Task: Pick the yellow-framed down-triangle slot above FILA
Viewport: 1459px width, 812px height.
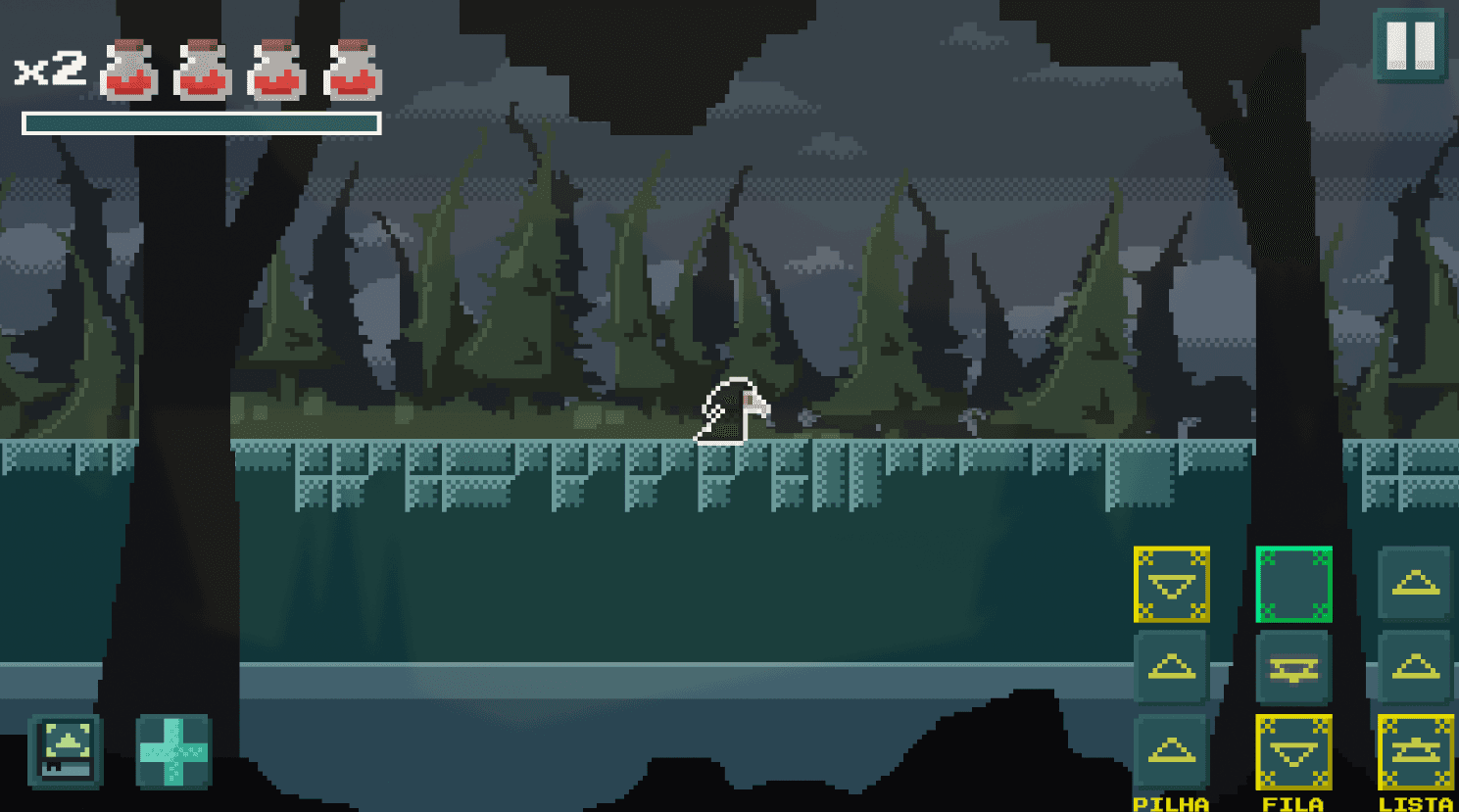Action: [1293, 752]
